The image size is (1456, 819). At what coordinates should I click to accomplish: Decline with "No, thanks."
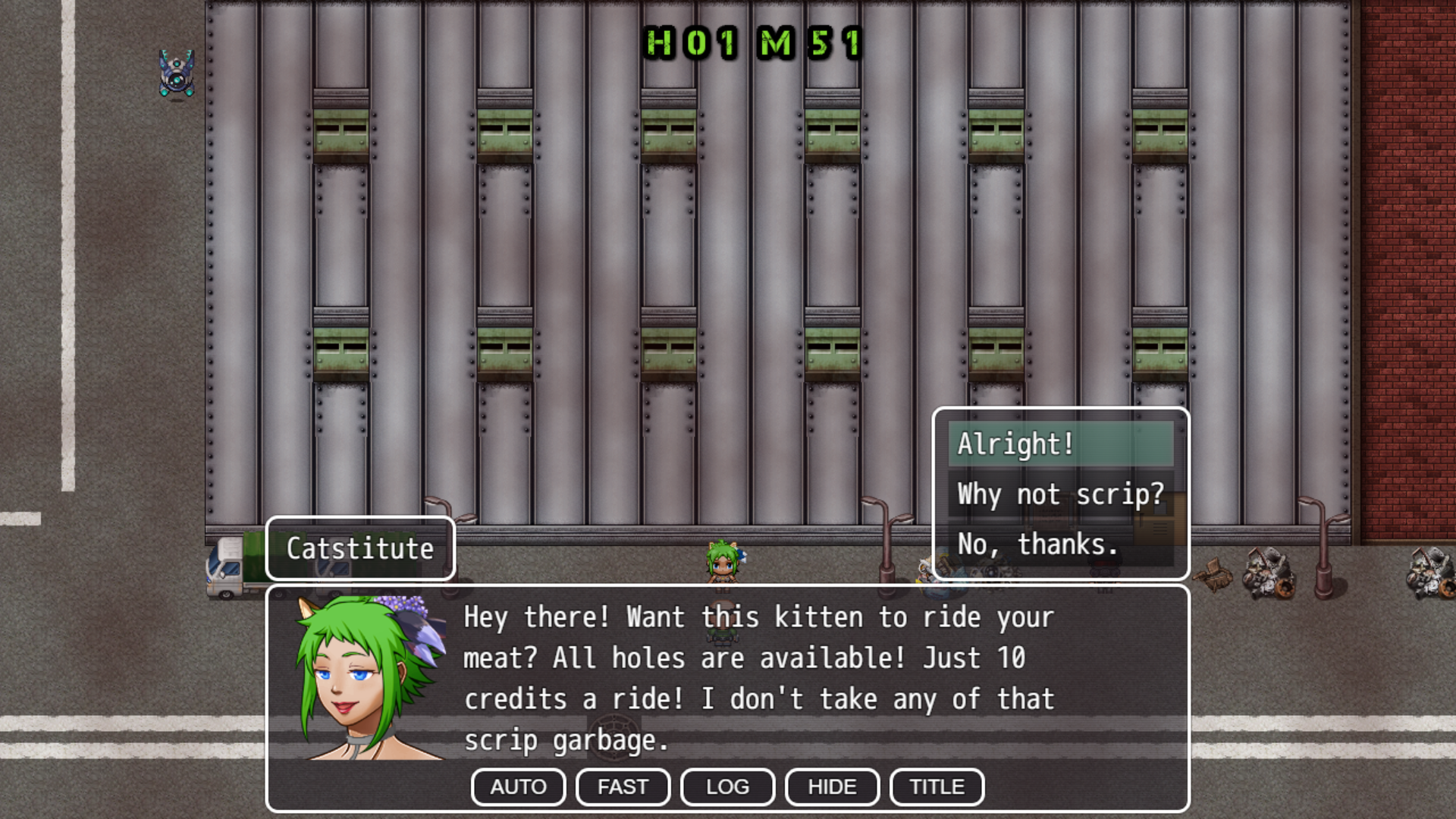(1060, 544)
